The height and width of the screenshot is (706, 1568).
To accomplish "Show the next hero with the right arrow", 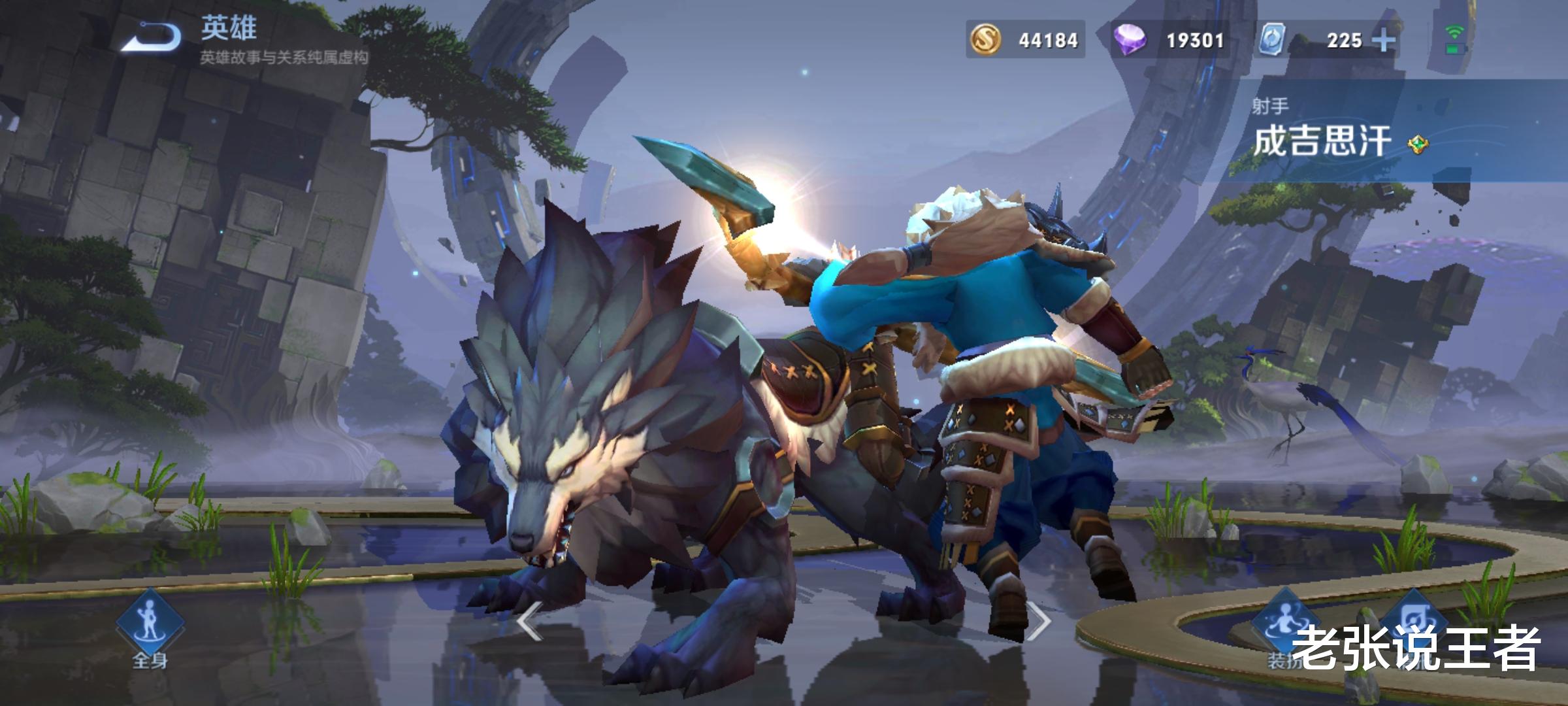I will [x=1039, y=621].
